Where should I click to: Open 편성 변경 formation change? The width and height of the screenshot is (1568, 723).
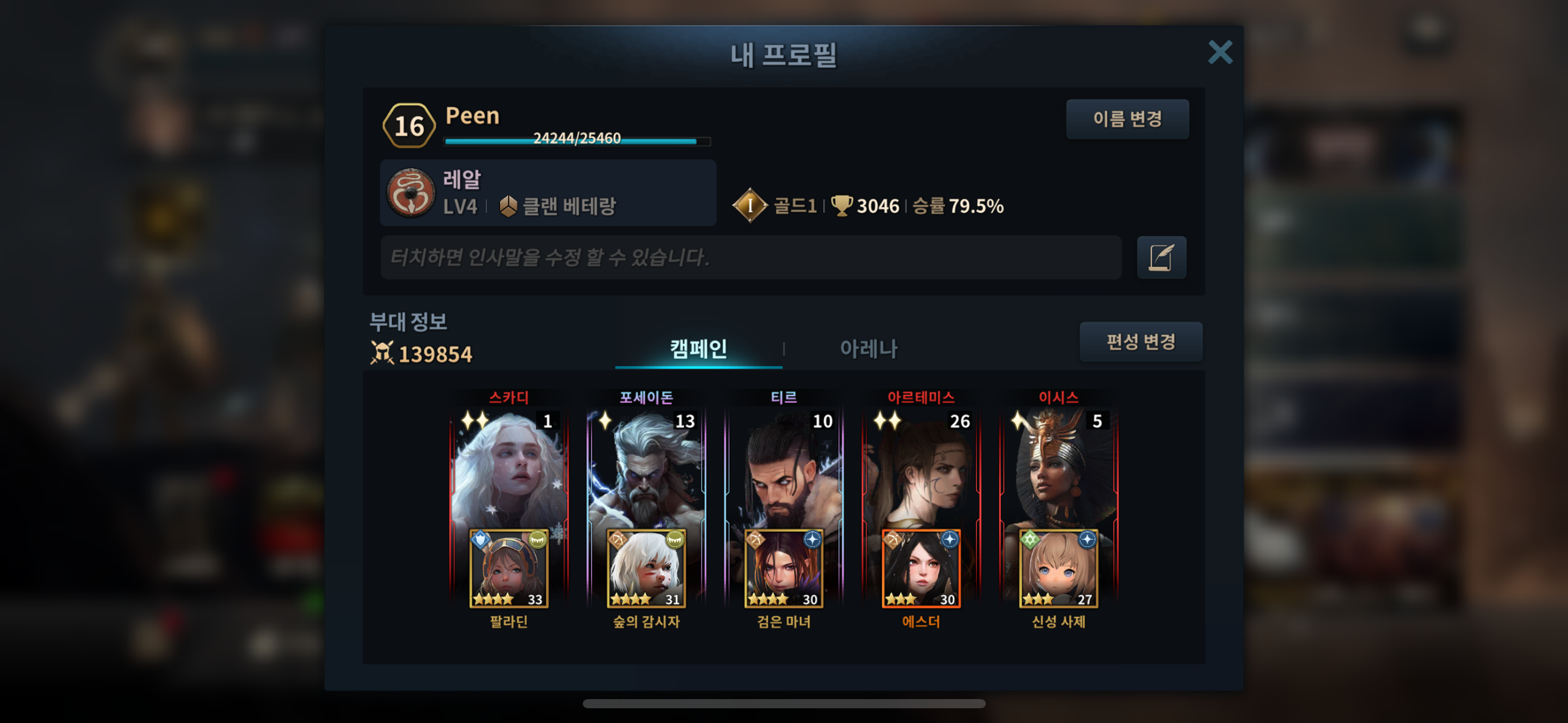(x=1140, y=342)
